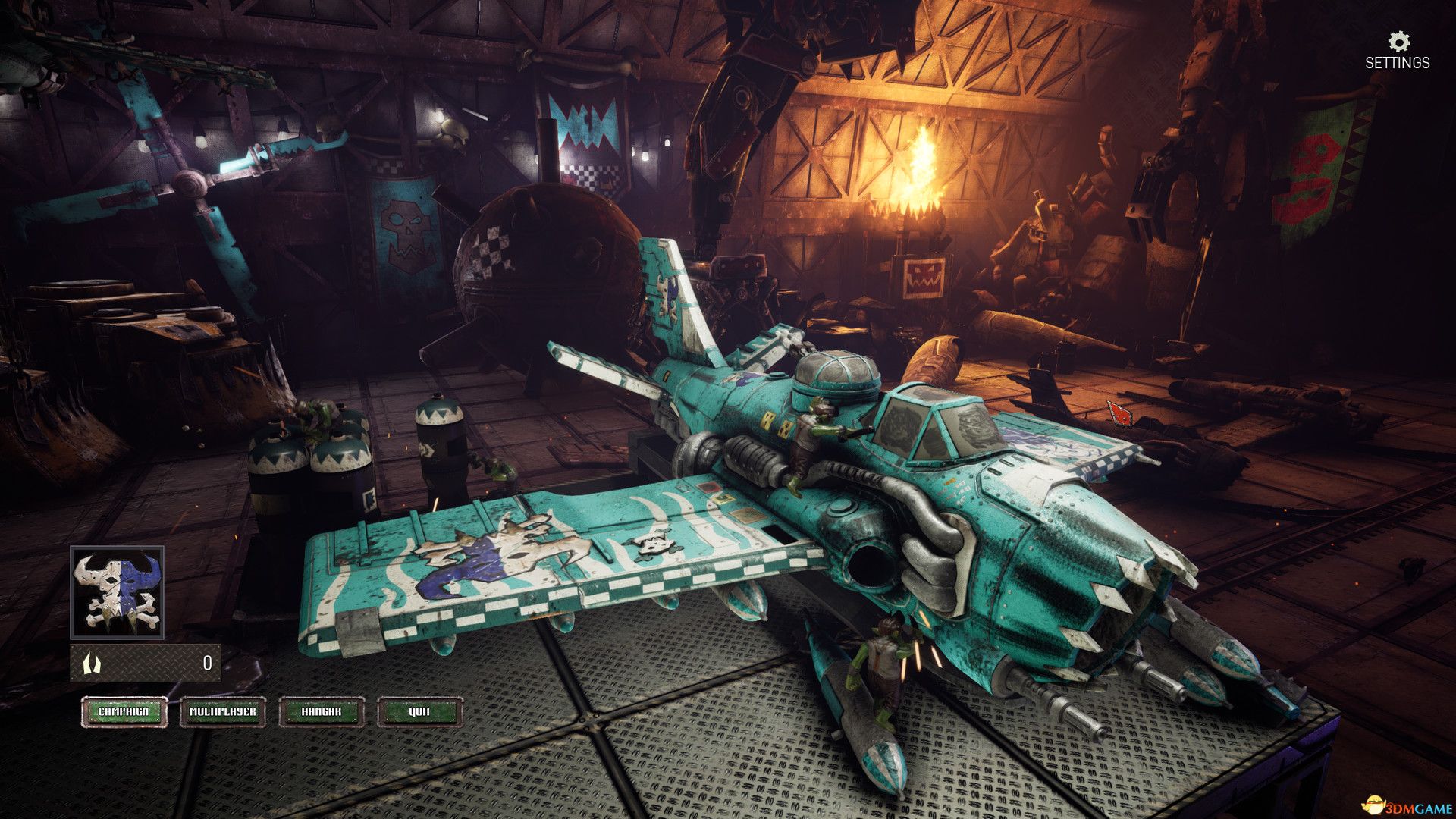1456x819 pixels.
Task: Start the Campaign mode
Action: point(124,712)
